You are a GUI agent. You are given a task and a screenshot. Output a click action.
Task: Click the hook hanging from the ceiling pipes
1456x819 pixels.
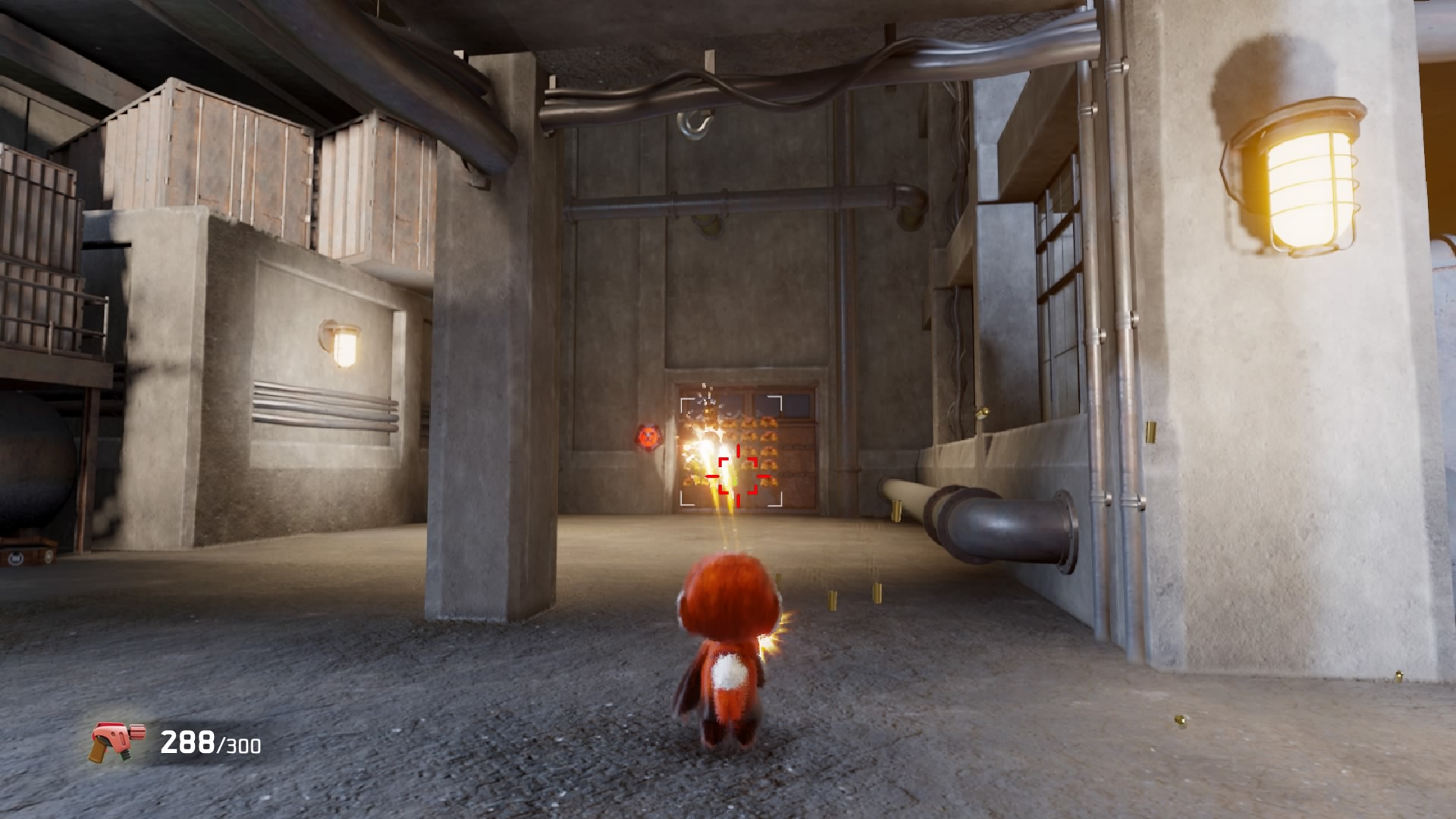point(694,124)
